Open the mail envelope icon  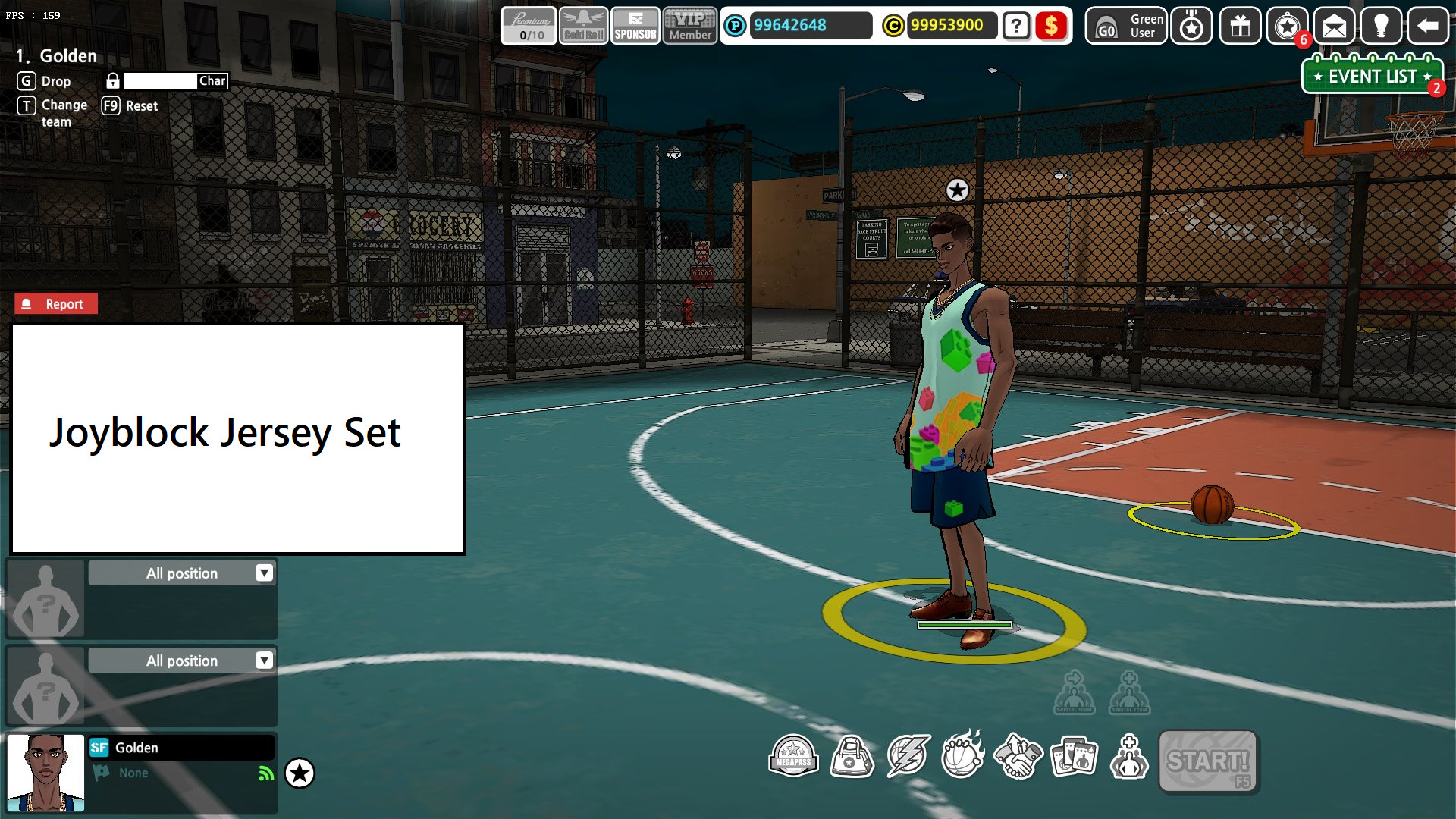(x=1334, y=27)
